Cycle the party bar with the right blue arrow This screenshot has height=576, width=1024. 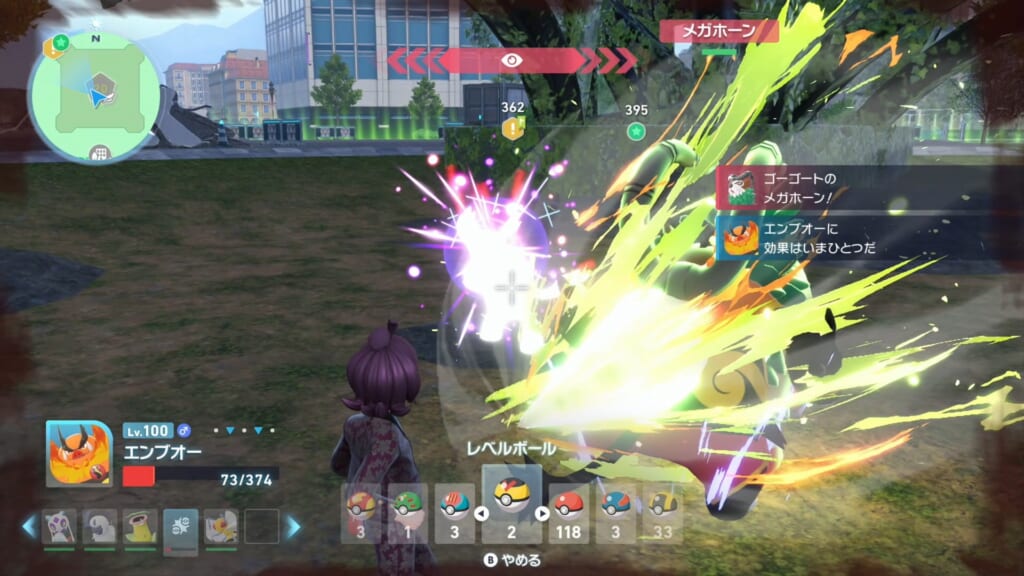pos(294,526)
